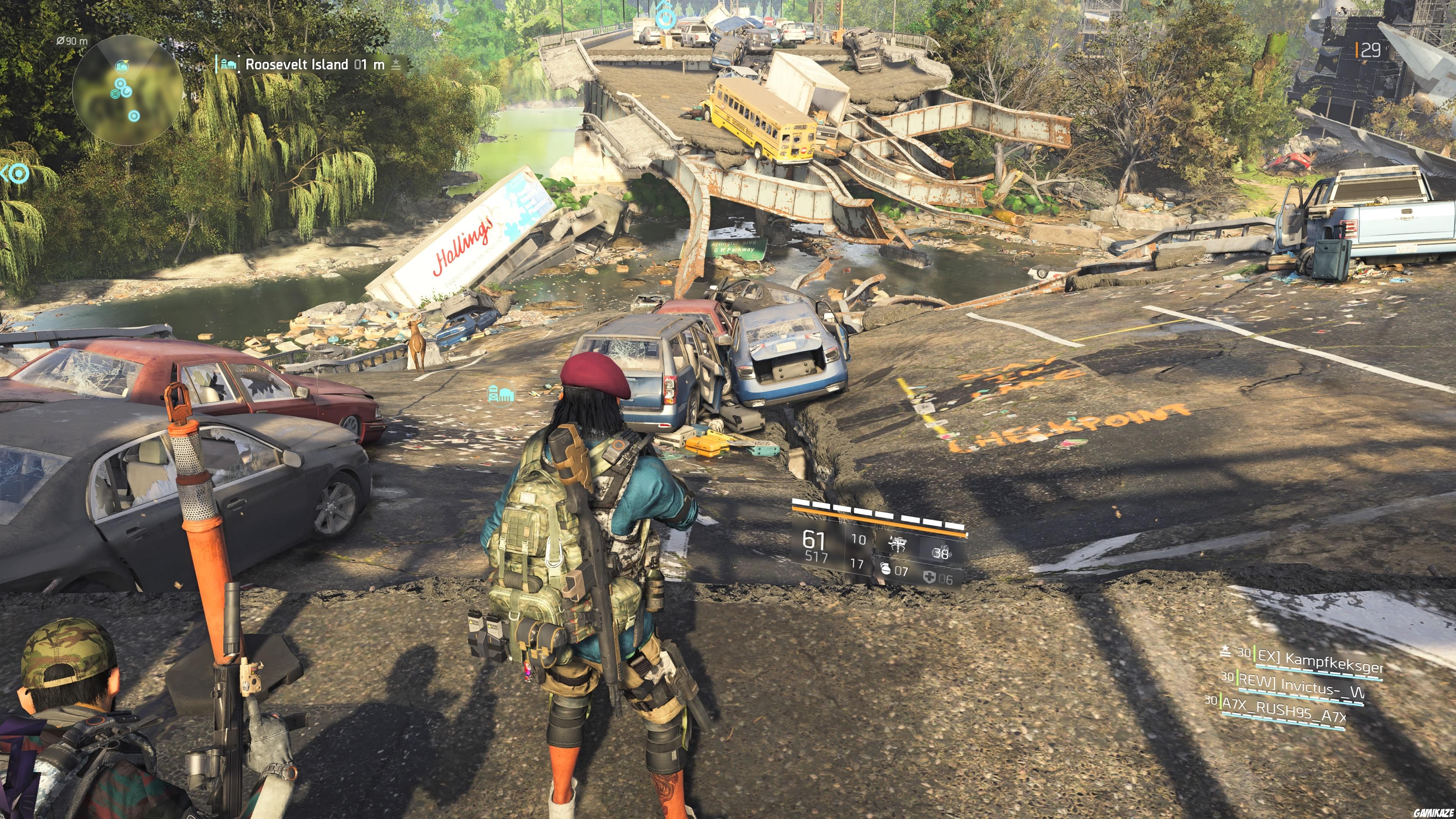Open the mission star icon after the distance
This screenshot has width=1456, height=819.
395,64
